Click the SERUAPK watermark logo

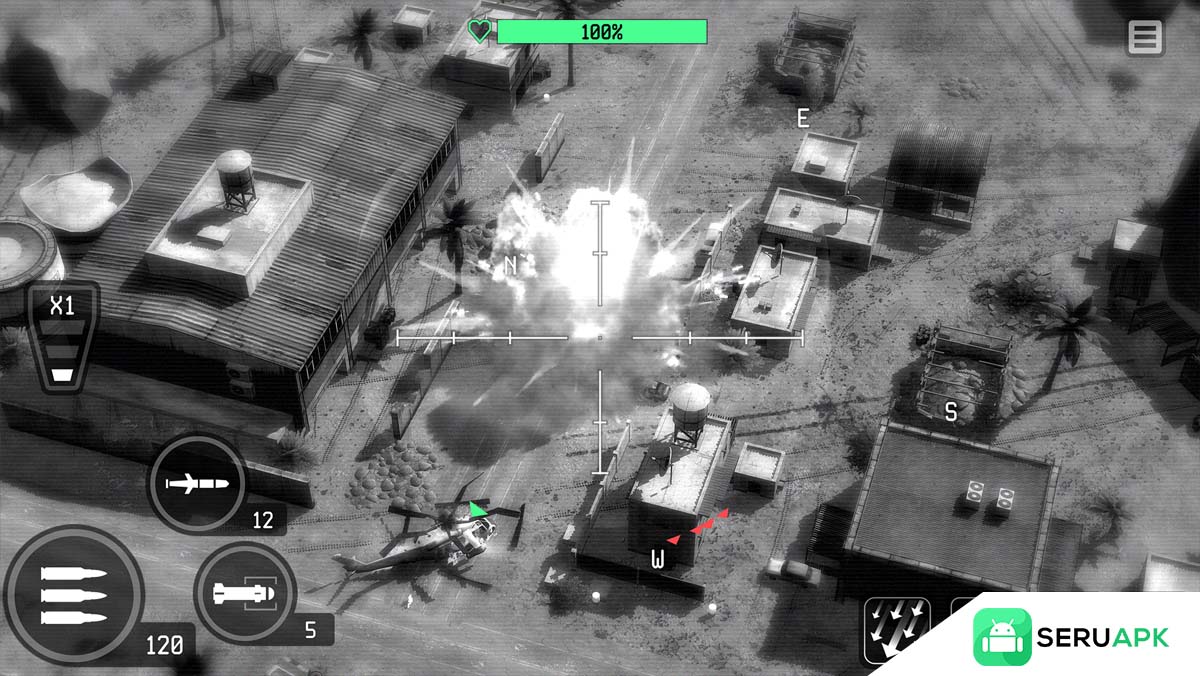point(1071,637)
